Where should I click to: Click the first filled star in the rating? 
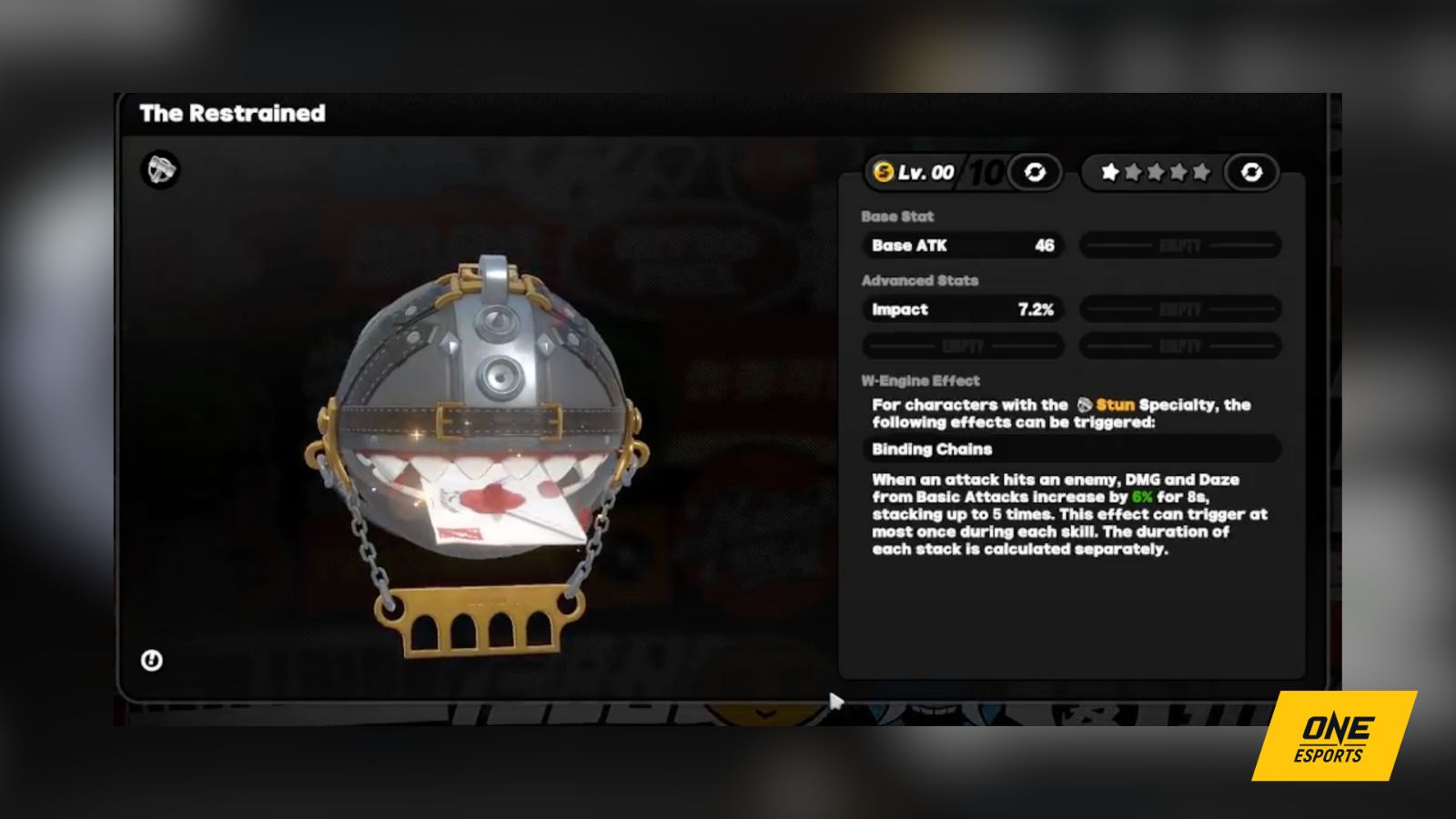[1109, 171]
